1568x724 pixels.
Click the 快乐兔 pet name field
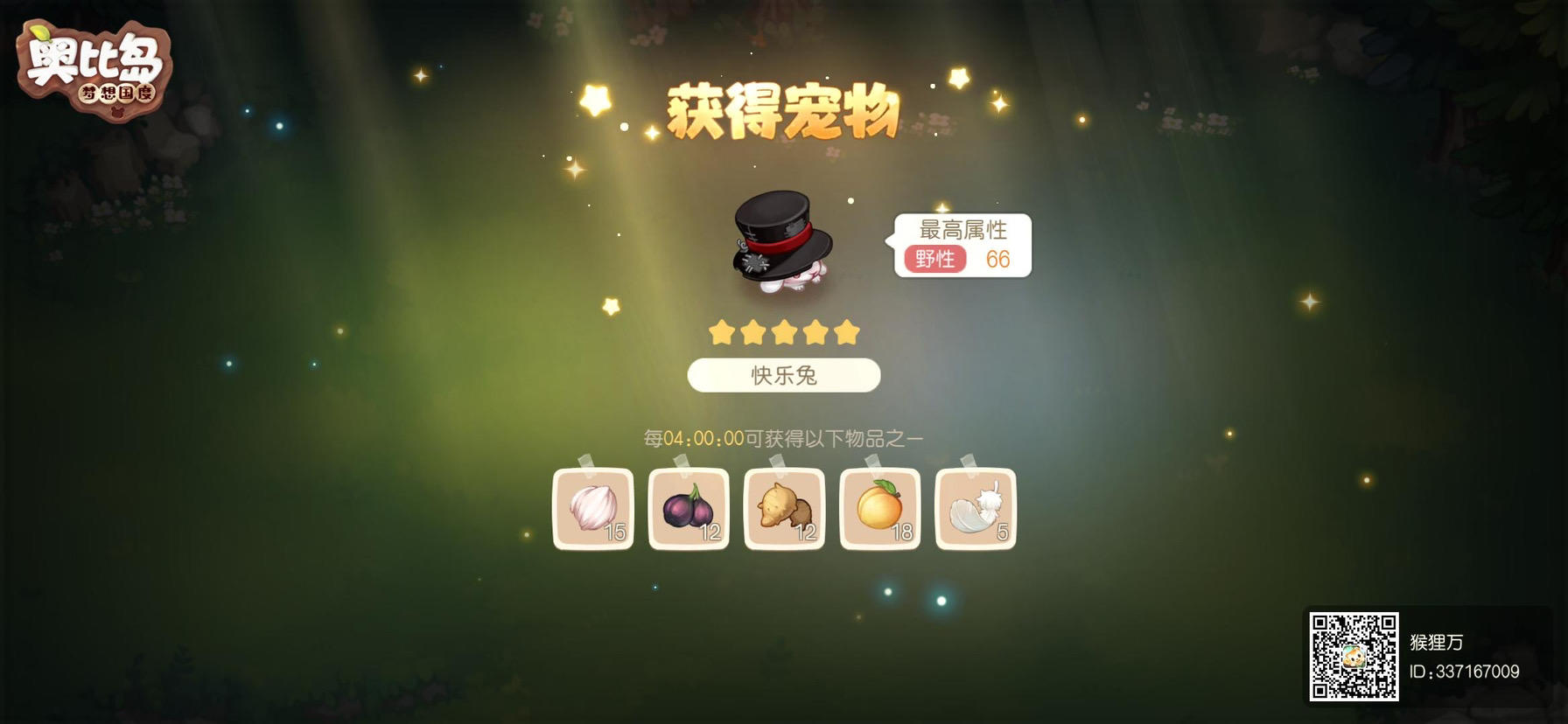(783, 375)
